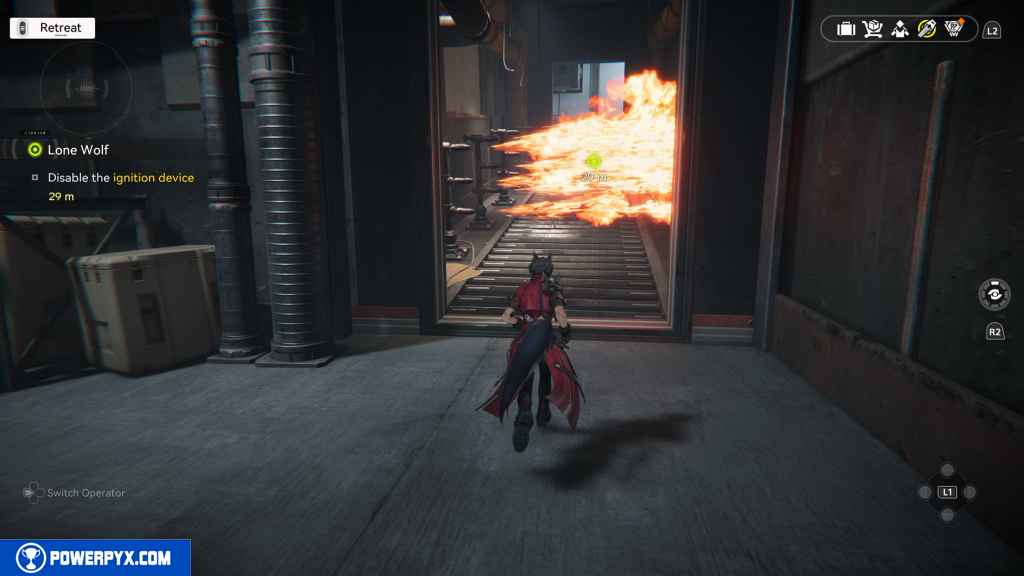Open the briefcase inventory icon
The width and height of the screenshot is (1024, 576).
(846, 29)
